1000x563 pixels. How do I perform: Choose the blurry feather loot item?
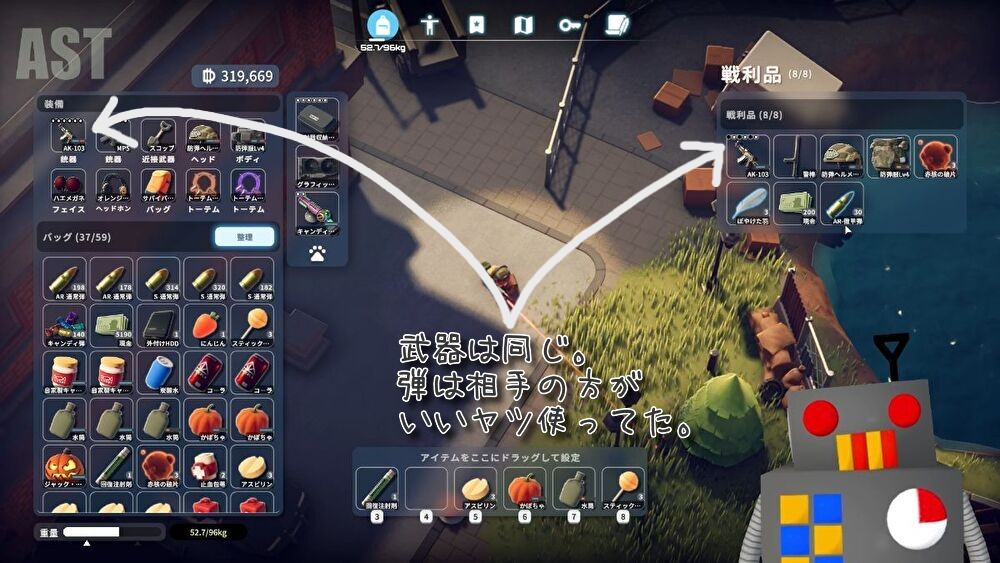tap(748, 202)
